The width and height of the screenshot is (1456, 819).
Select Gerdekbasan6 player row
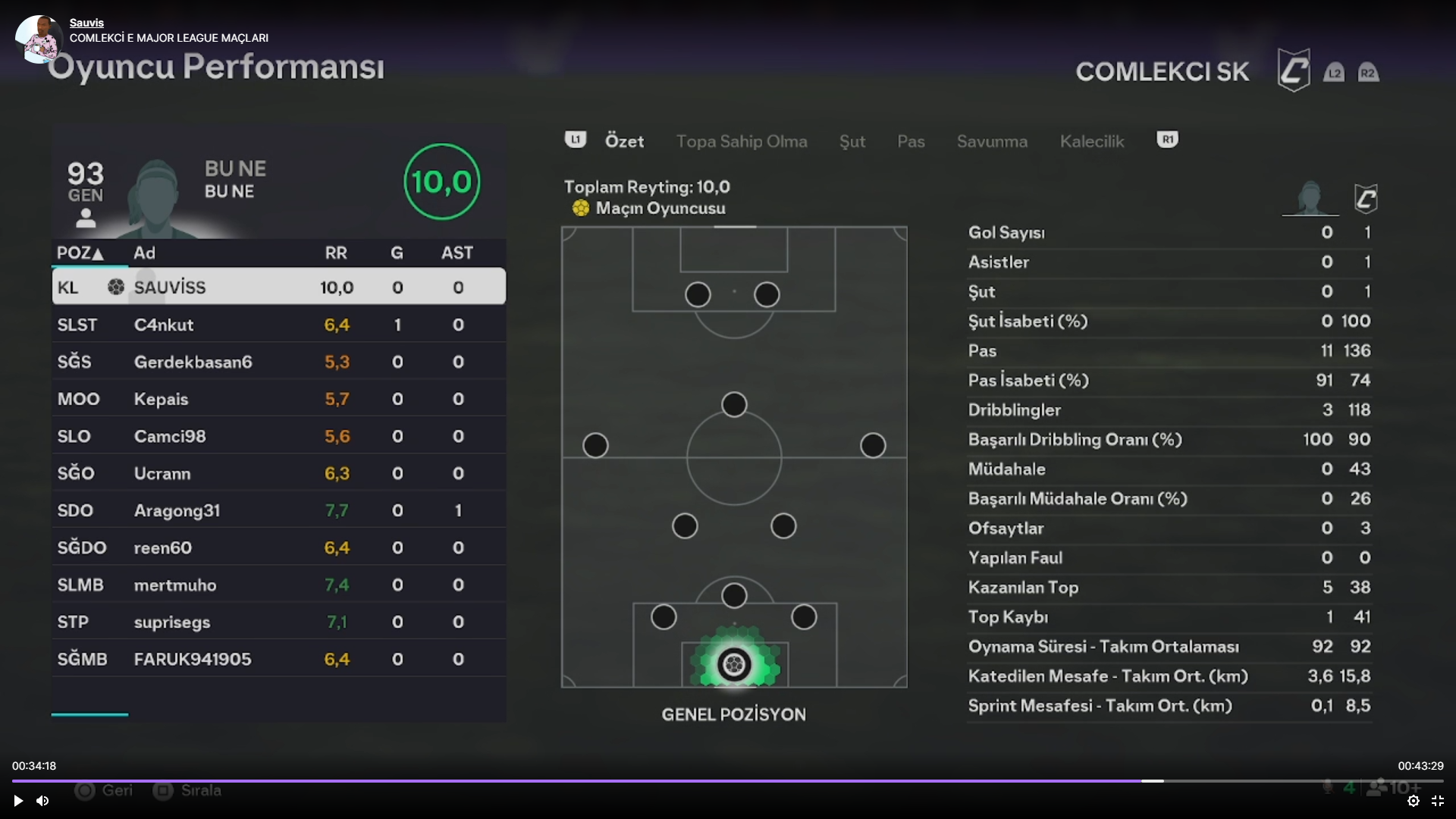coord(278,362)
